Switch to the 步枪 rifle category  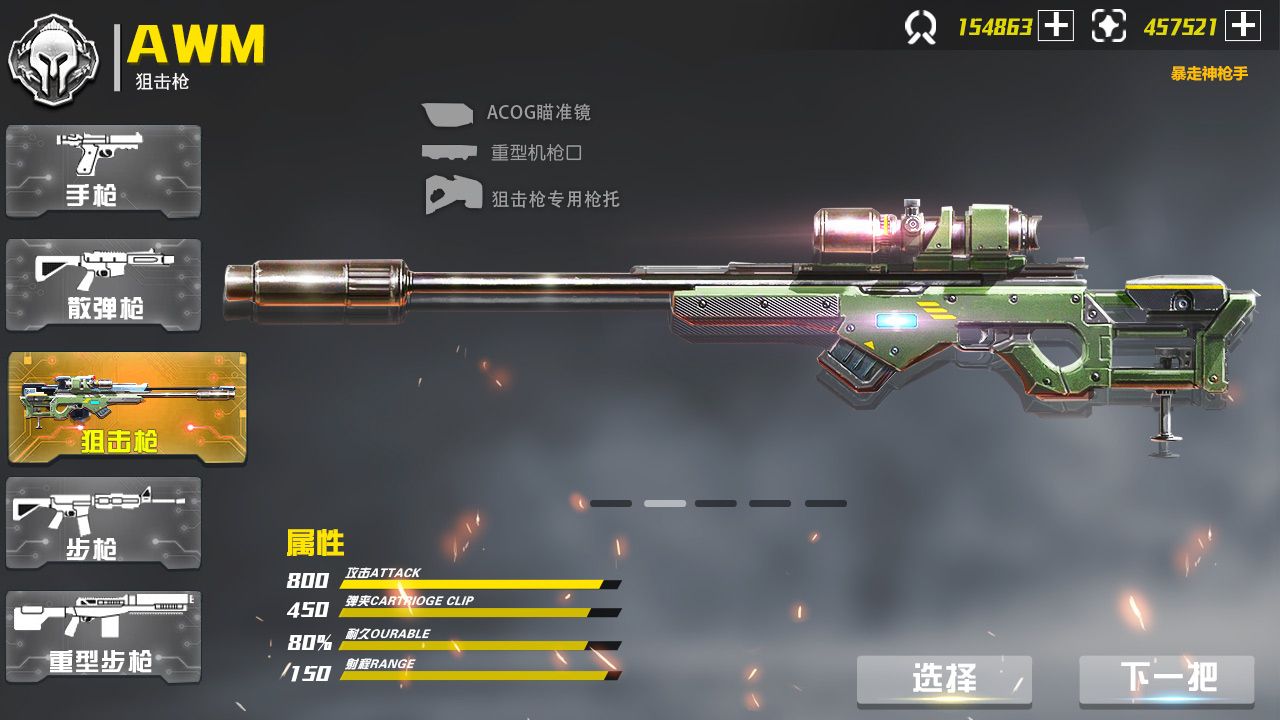pyautogui.click(x=104, y=522)
